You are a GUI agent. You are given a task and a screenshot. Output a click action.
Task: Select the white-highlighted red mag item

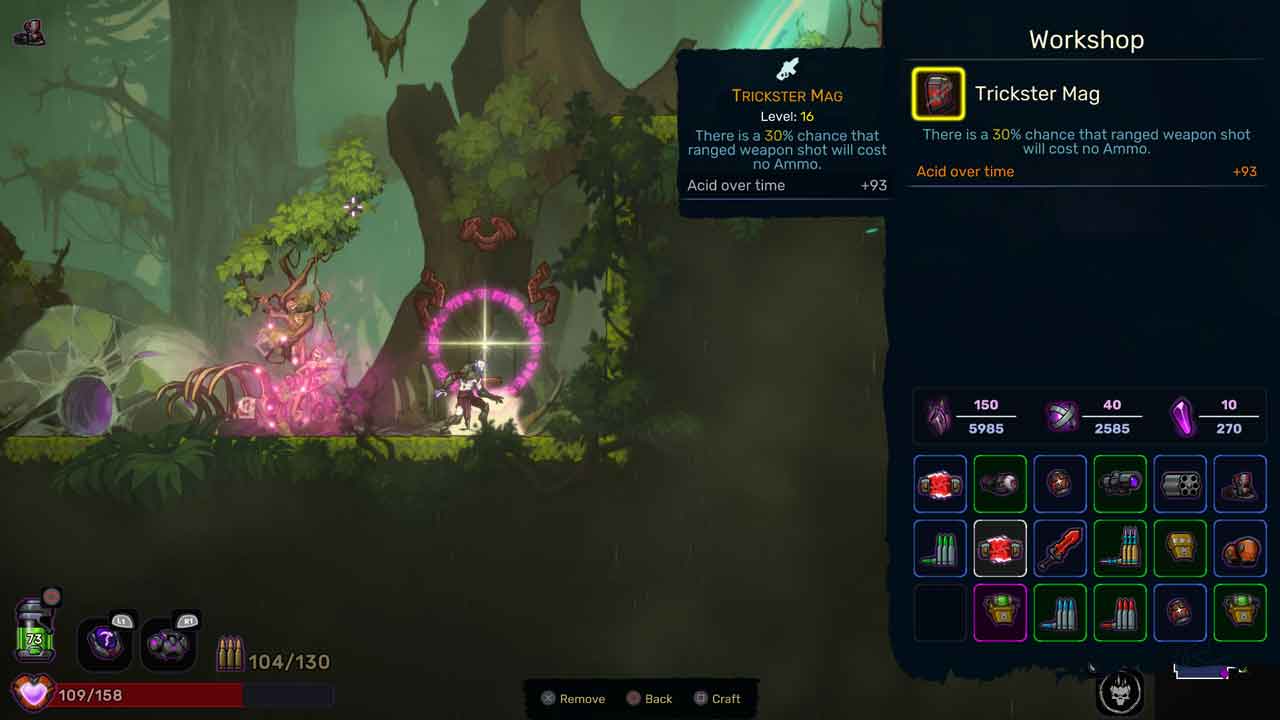[x=1000, y=549]
